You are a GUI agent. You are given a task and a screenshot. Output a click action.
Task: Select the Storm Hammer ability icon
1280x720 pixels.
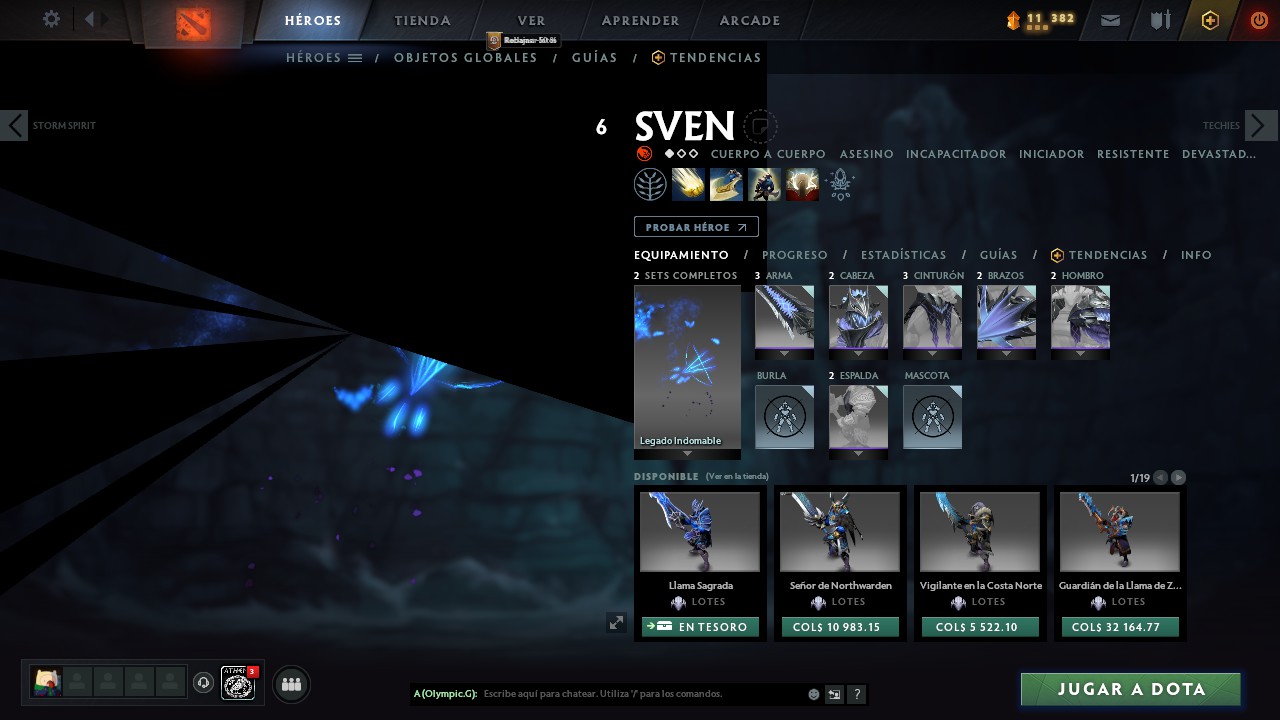[x=688, y=184]
